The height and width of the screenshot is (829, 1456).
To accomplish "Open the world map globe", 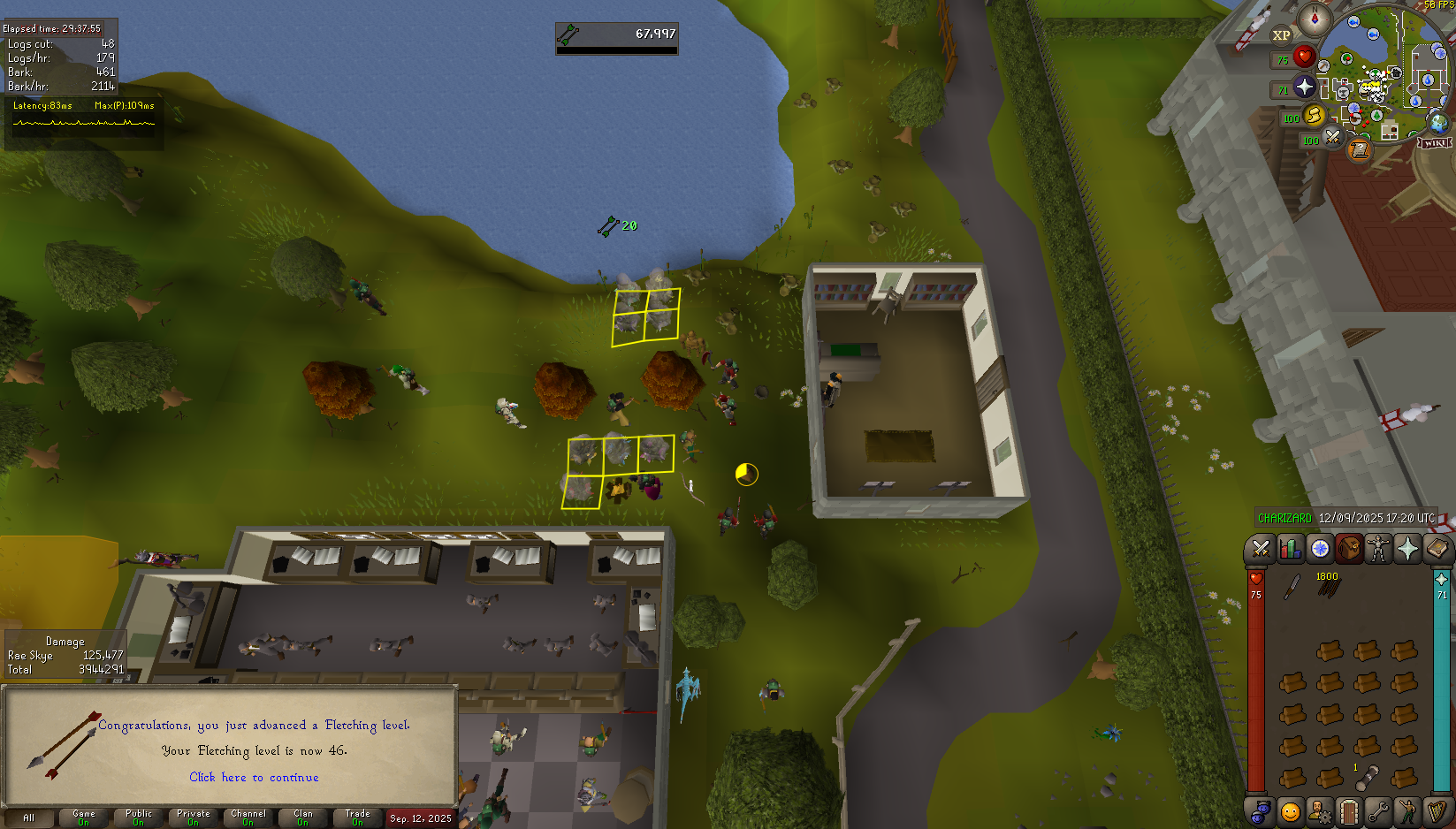I will click(x=1438, y=122).
